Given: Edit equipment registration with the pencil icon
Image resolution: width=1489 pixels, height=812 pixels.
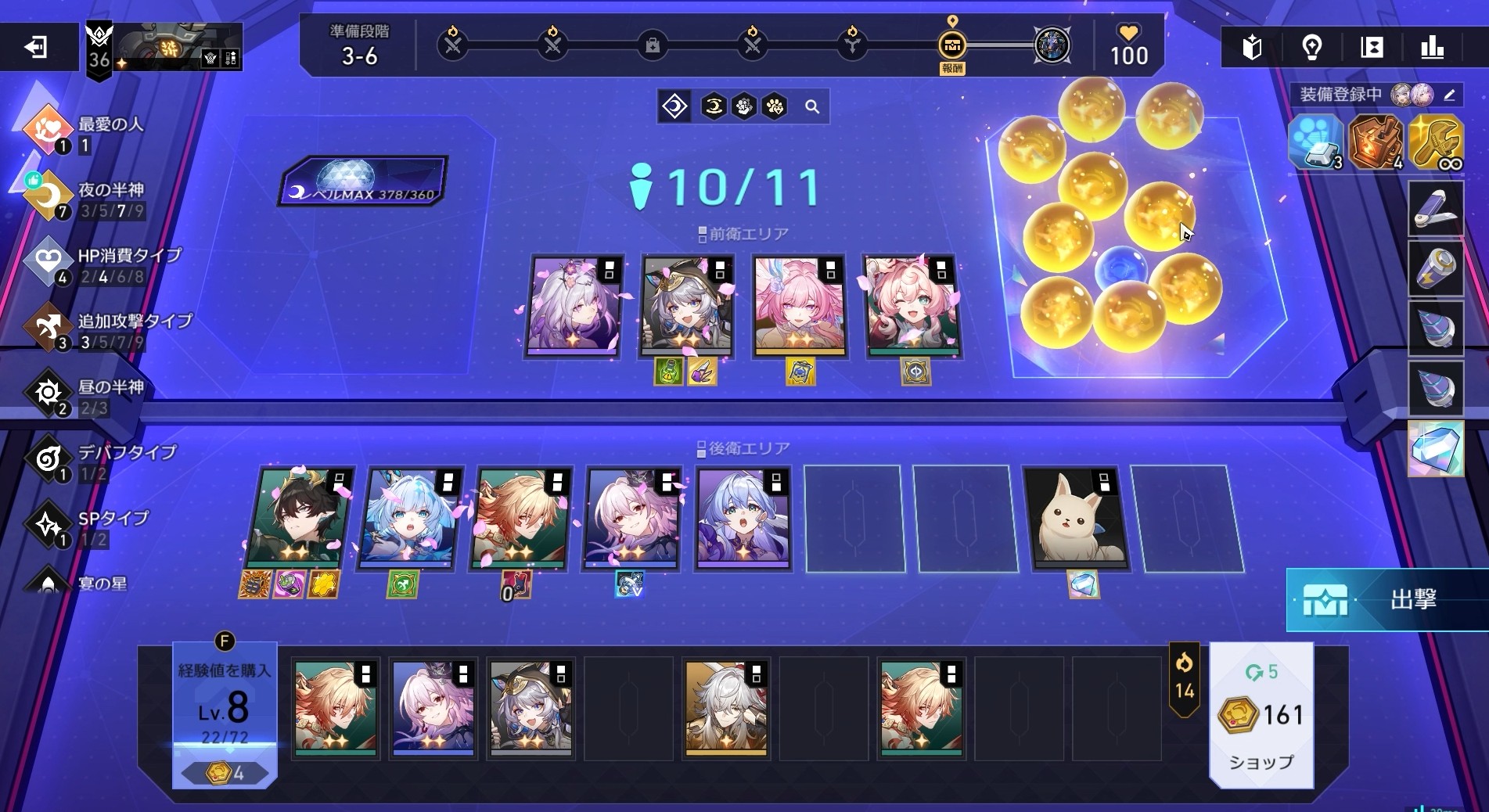Looking at the screenshot, I should [1449, 95].
